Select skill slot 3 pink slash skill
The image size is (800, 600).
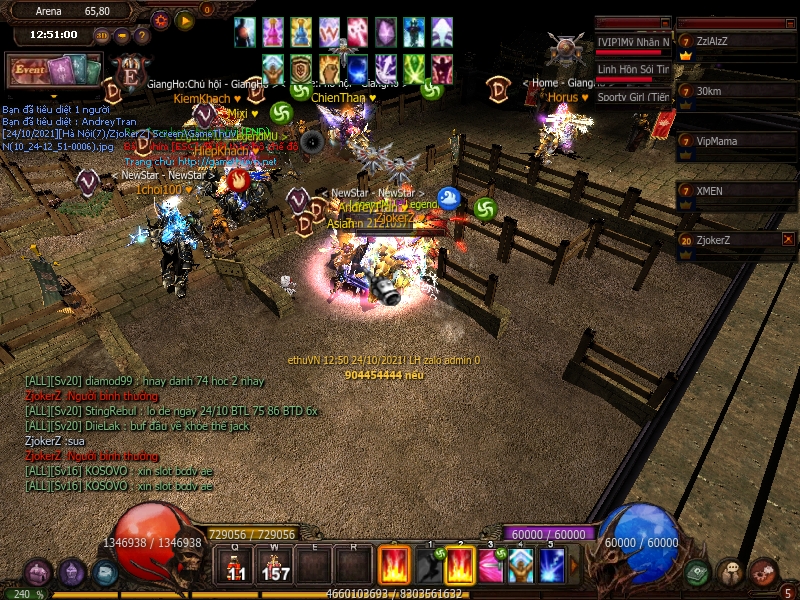tap(490, 566)
